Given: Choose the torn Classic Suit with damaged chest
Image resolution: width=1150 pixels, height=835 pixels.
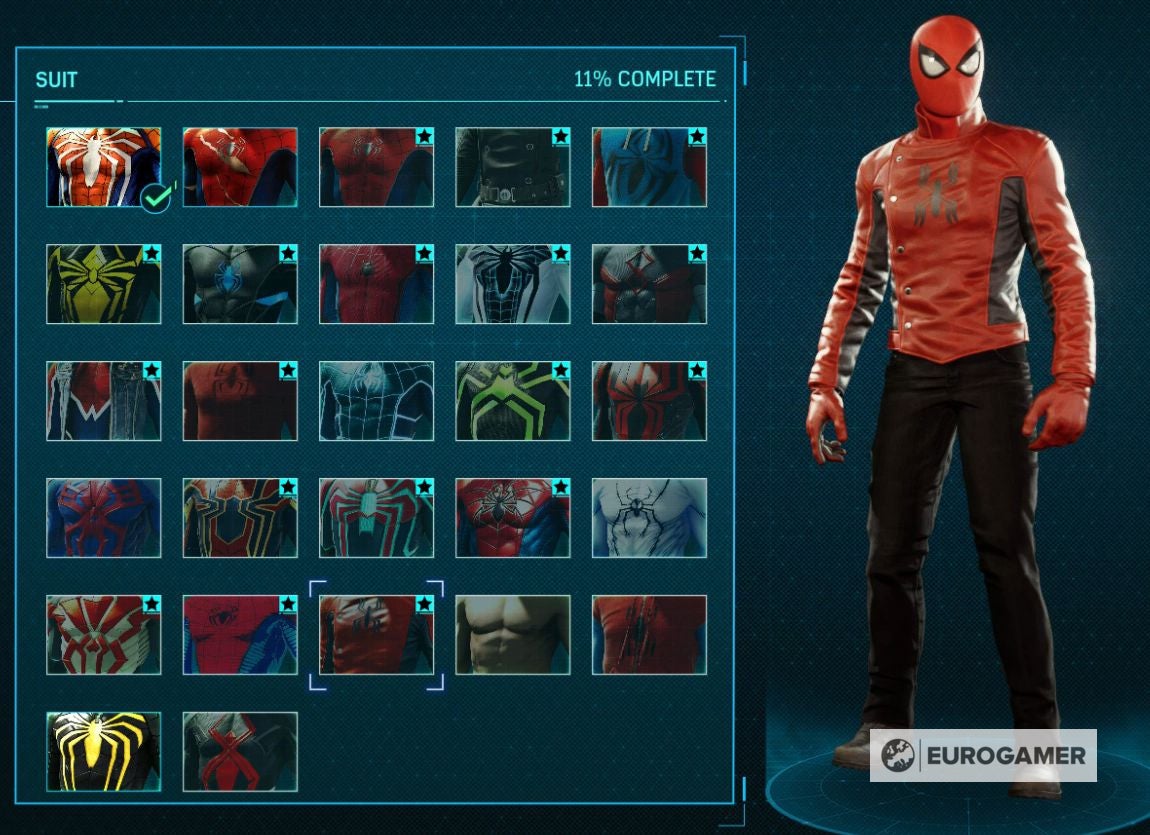Looking at the screenshot, I should point(240,167).
